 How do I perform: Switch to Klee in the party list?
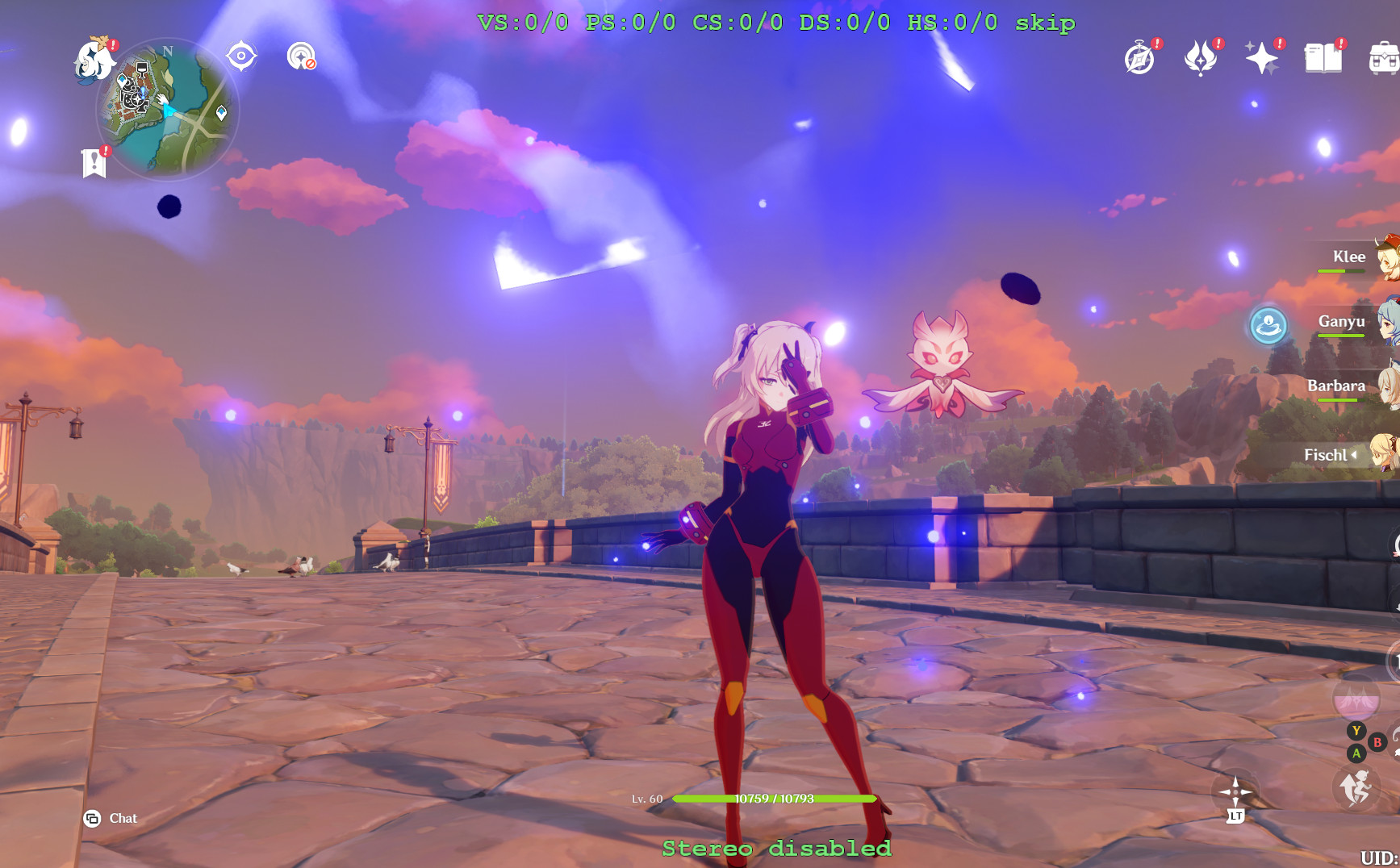tap(1351, 257)
